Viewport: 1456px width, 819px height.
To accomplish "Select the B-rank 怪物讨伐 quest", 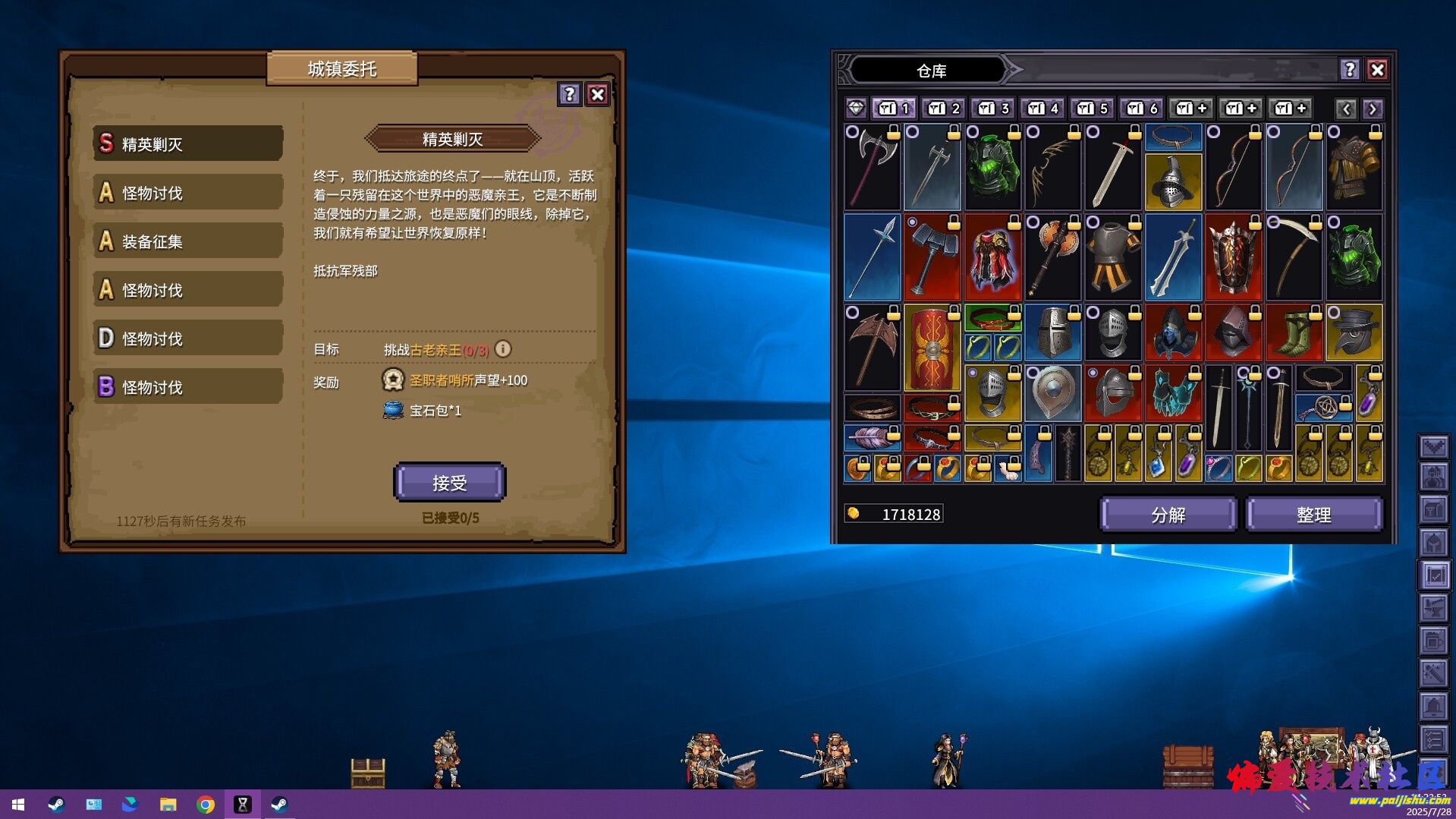I will coord(188,387).
